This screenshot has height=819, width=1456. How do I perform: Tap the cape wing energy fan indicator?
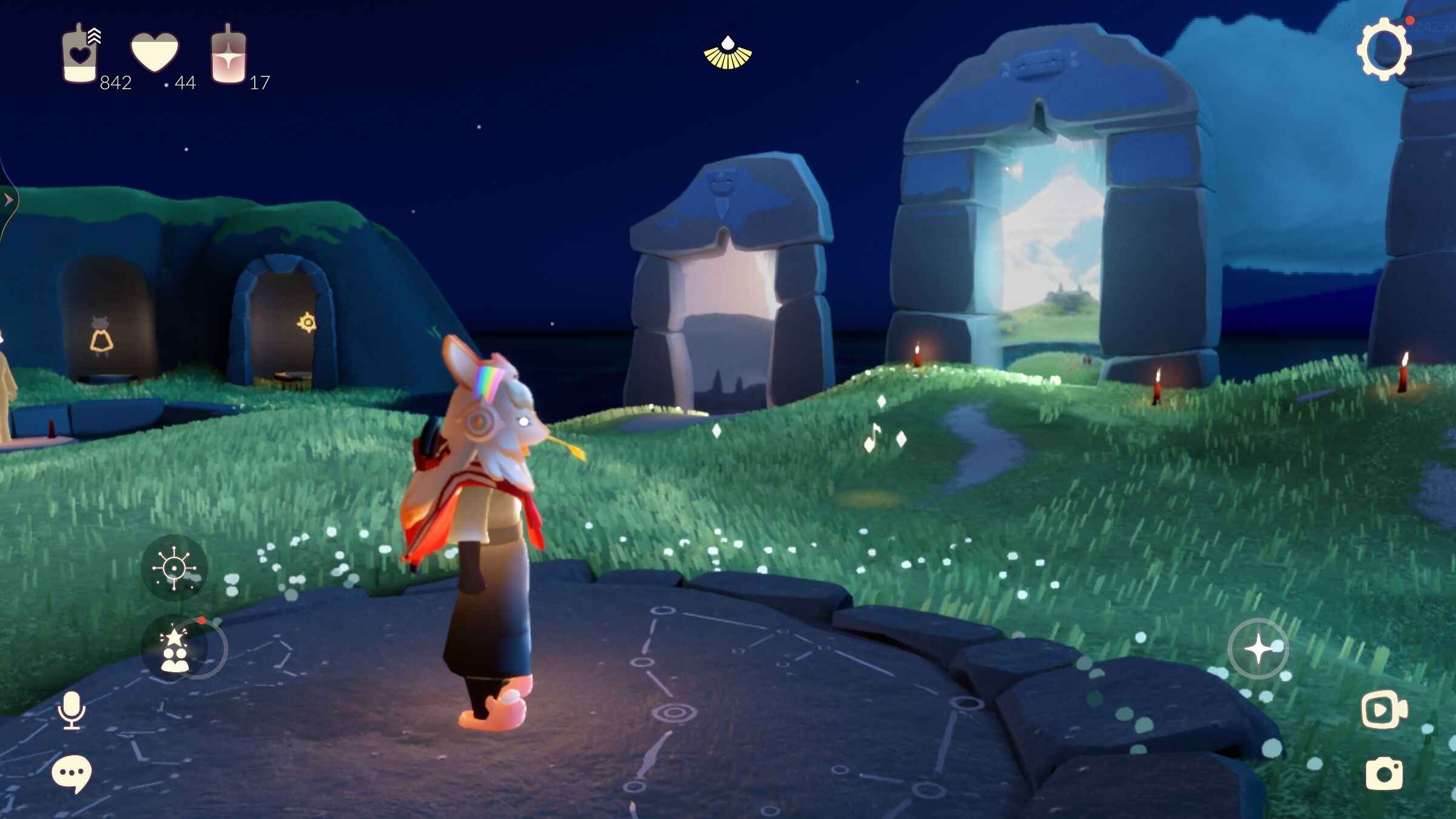[727, 54]
